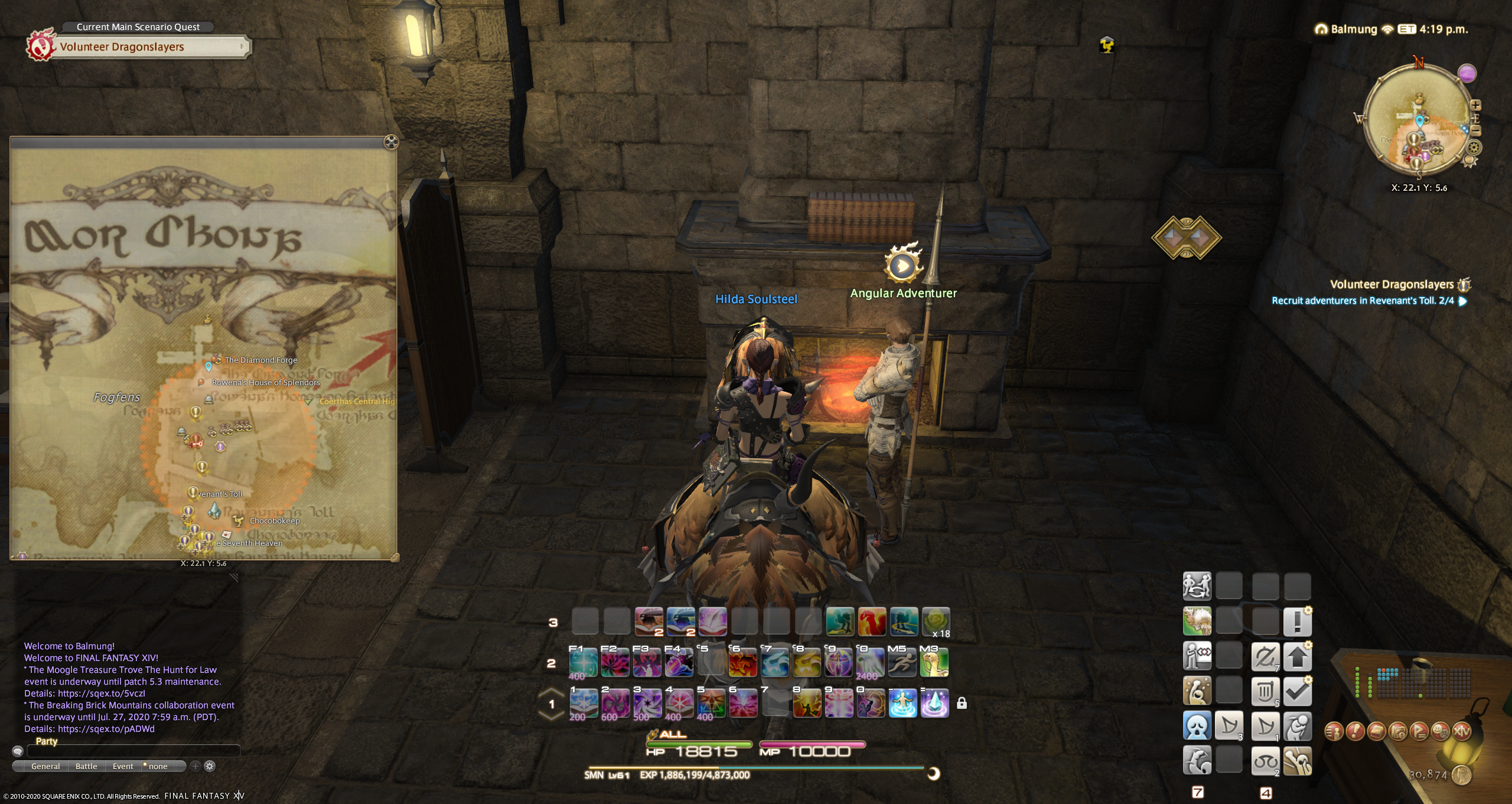The image size is (1512, 804).
Task: Use the crystal Teleport icon
Action: coord(935,703)
